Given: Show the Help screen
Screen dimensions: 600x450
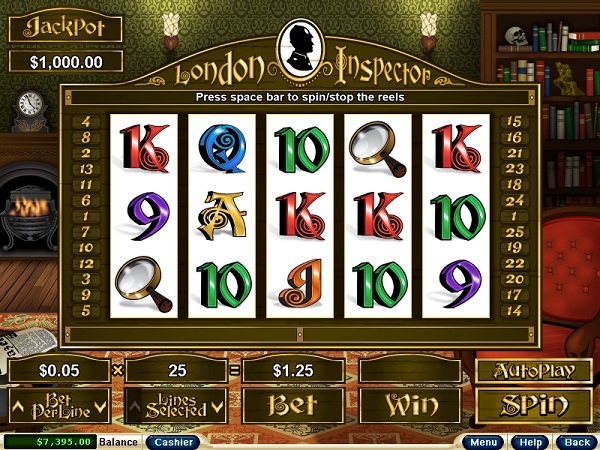Looking at the screenshot, I should [530, 441].
